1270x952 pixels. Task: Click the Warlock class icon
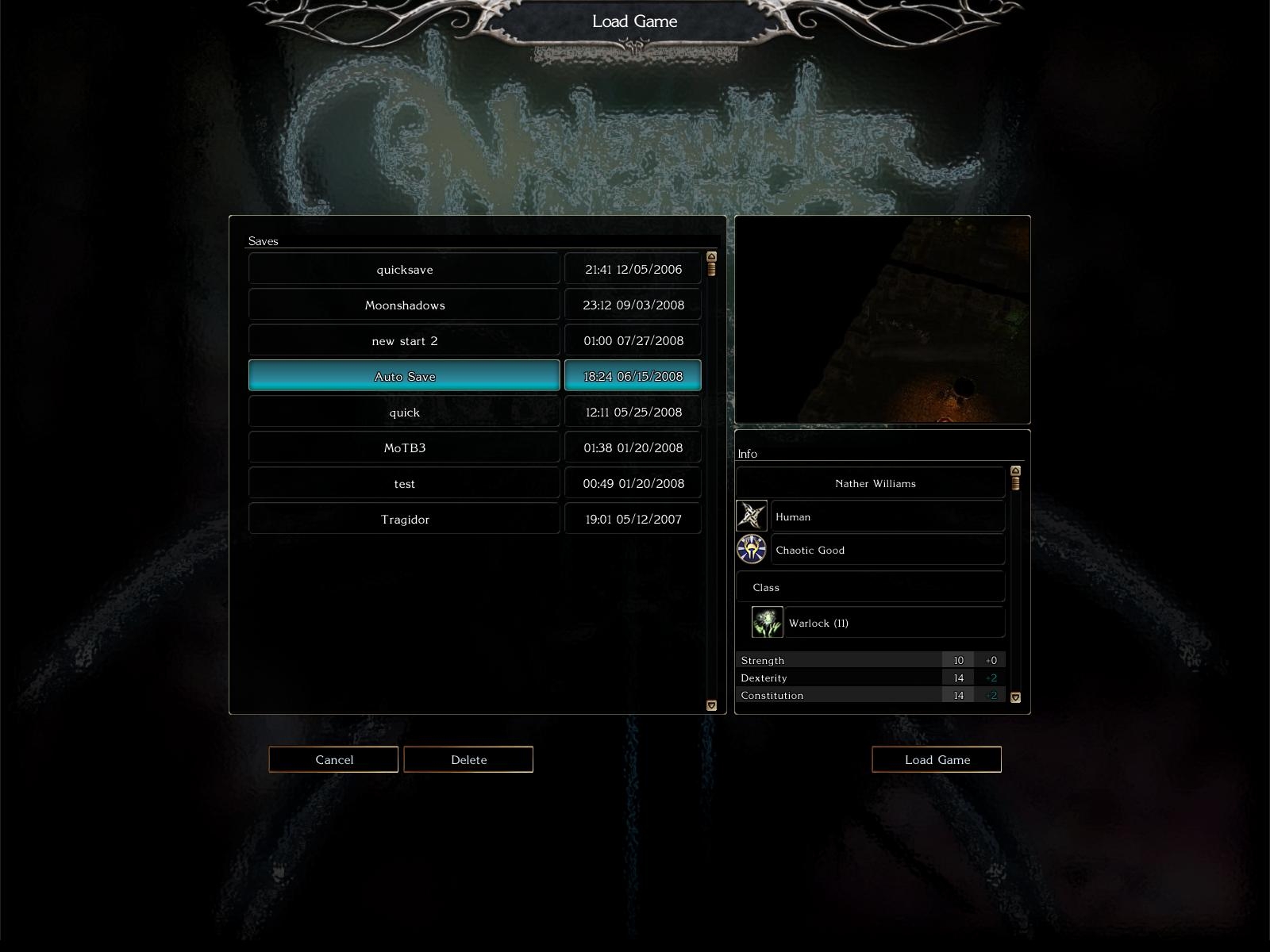(x=768, y=623)
